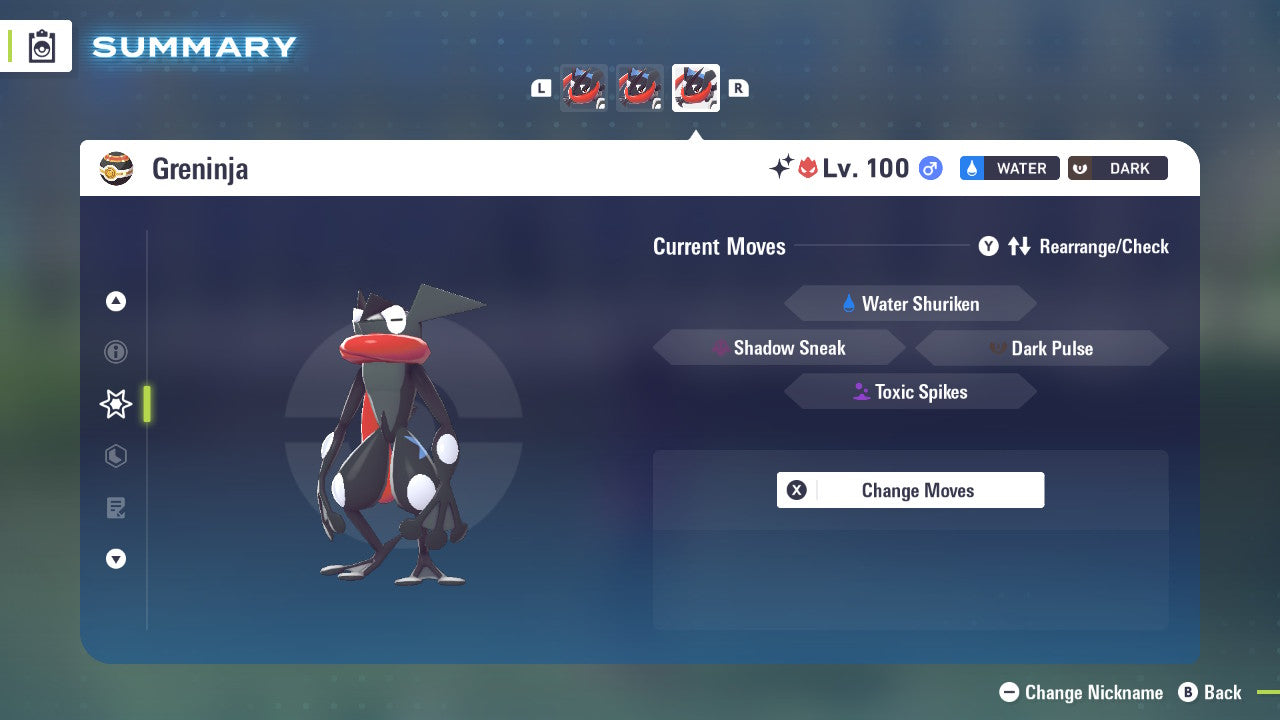
Task: Open the hexagon memories panel in sidebar
Action: pos(116,456)
